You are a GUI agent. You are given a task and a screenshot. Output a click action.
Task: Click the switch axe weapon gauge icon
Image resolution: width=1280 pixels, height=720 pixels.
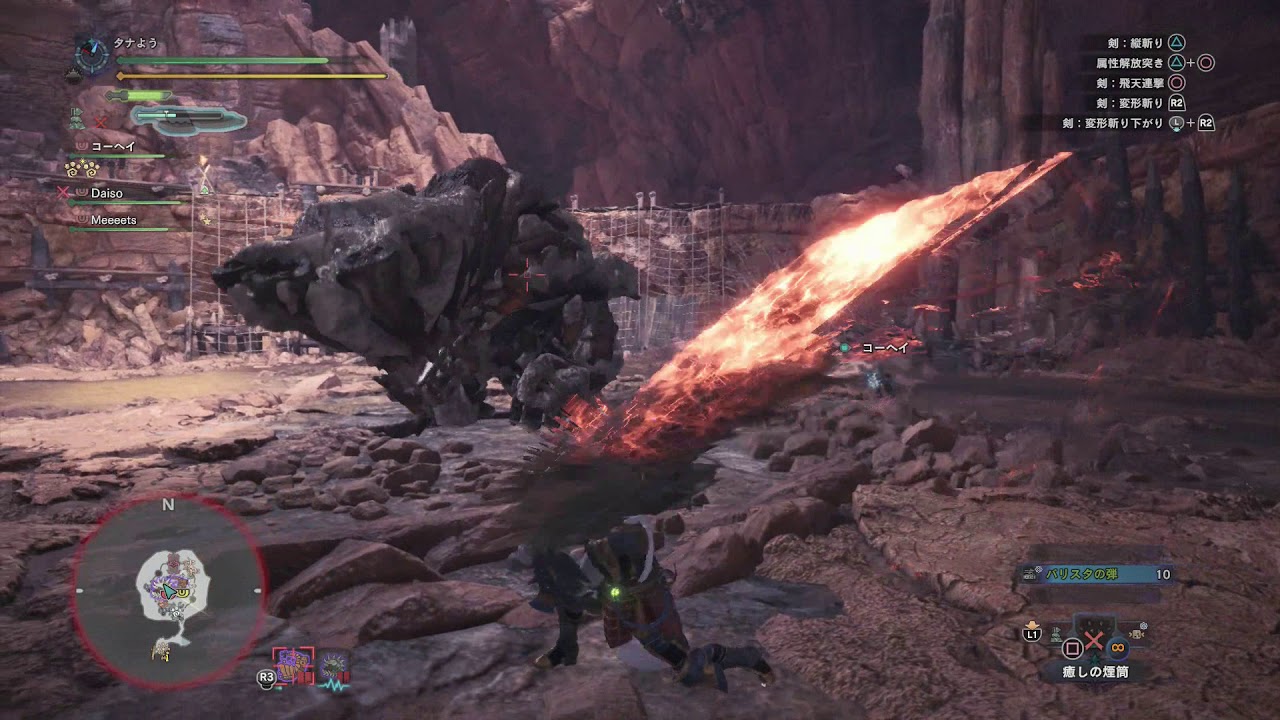coord(189,120)
